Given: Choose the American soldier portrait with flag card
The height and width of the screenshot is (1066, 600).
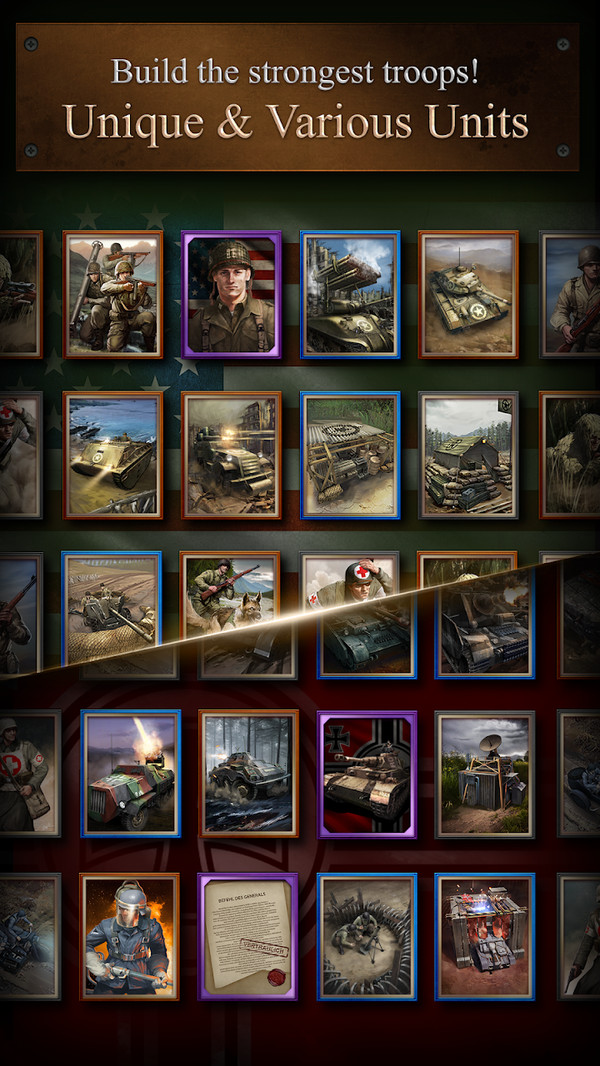Looking at the screenshot, I should 231,294.
